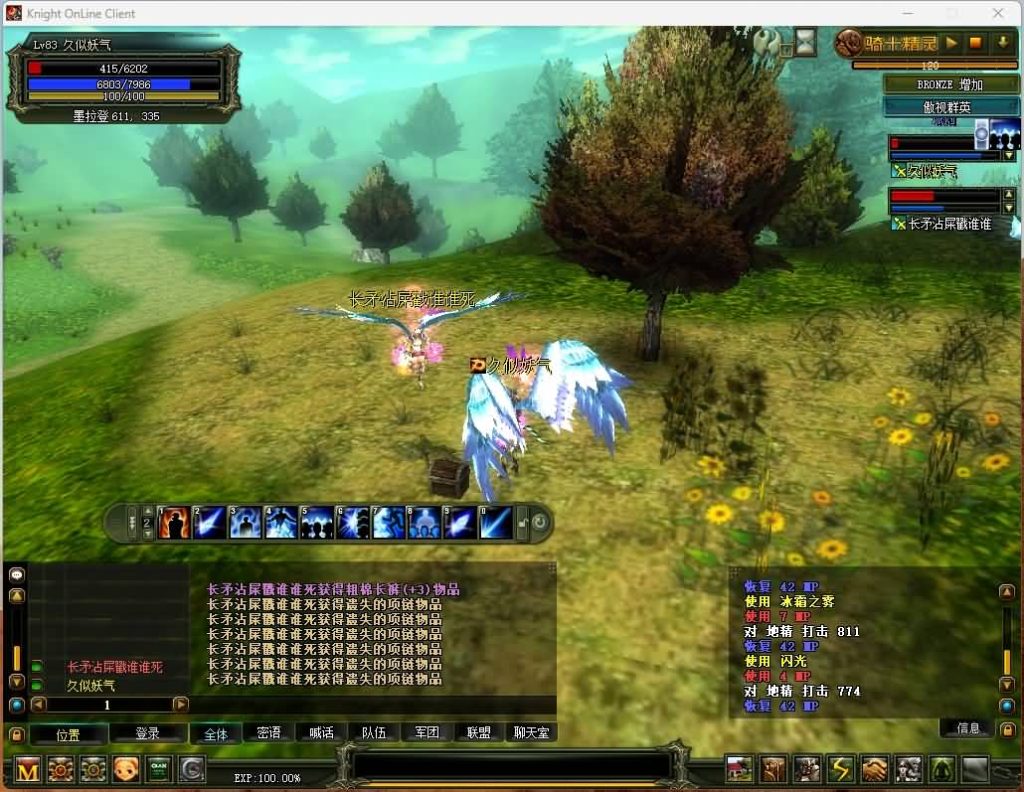Open the 队伍 party chat tab
The image size is (1024, 792).
374,733
